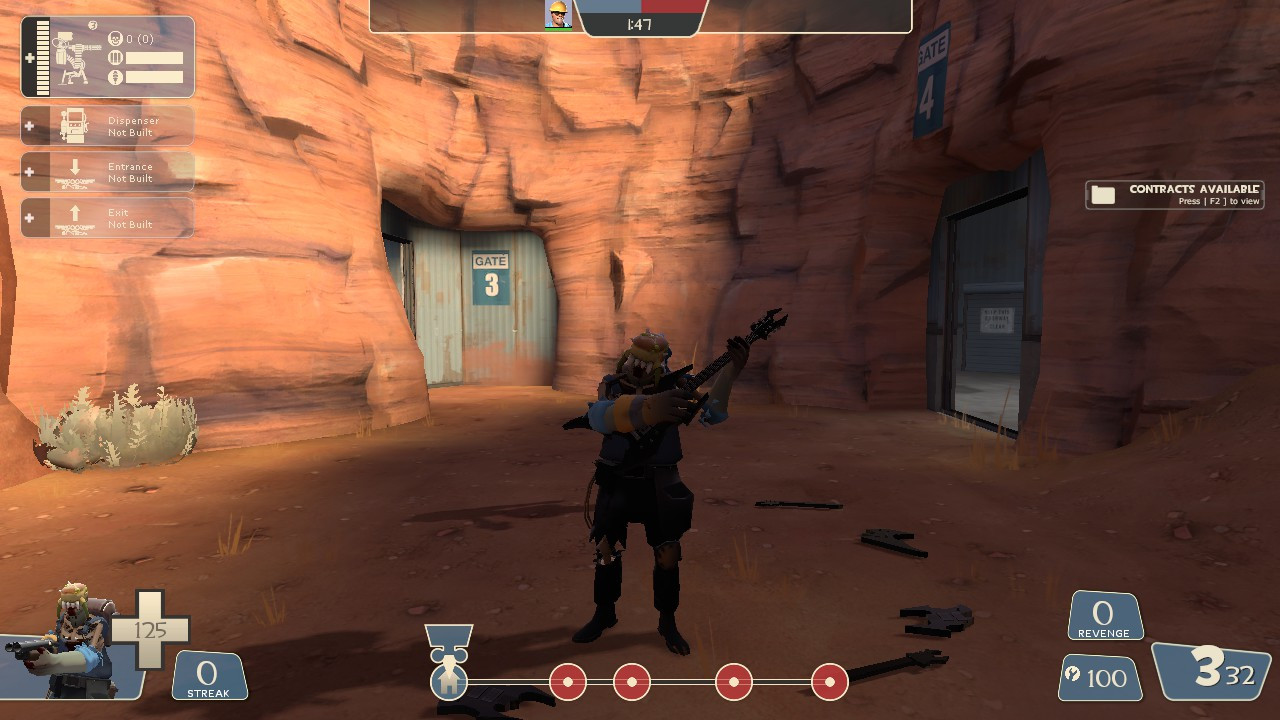
Task: Click the Streak counter showing 0
Action: 209,676
